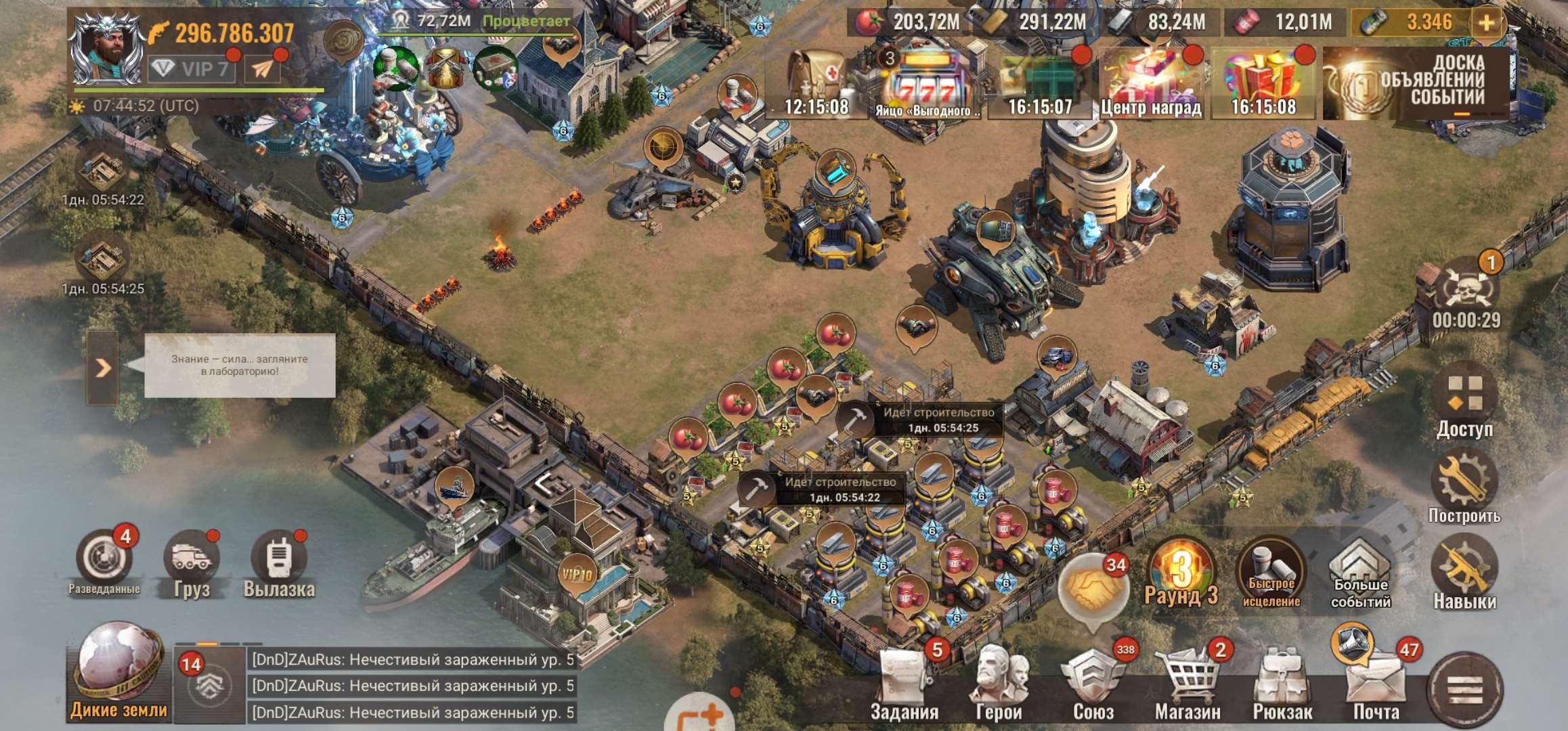Open the Магазин shop

pos(1188,685)
